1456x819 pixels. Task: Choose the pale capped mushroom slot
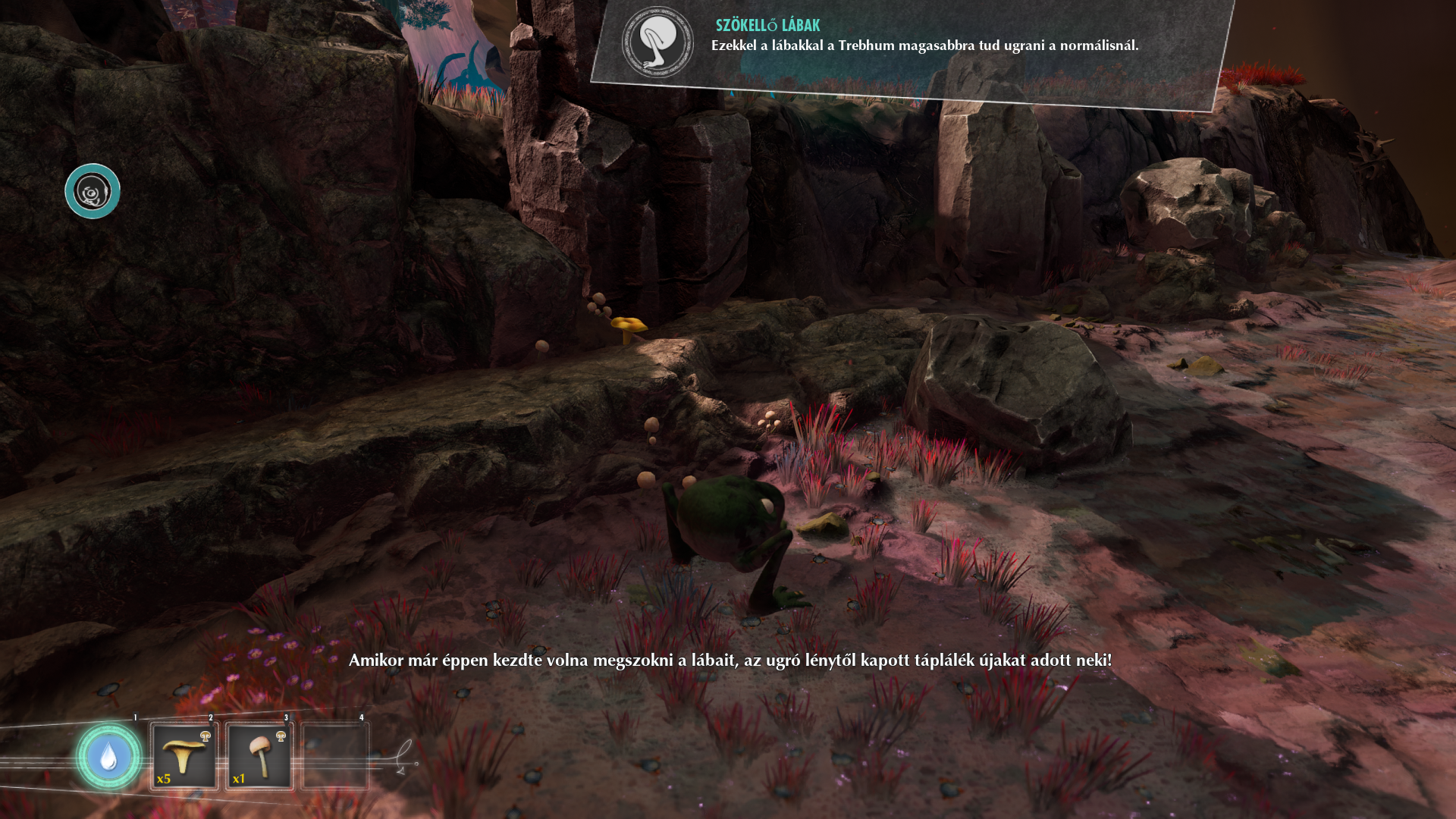259,757
